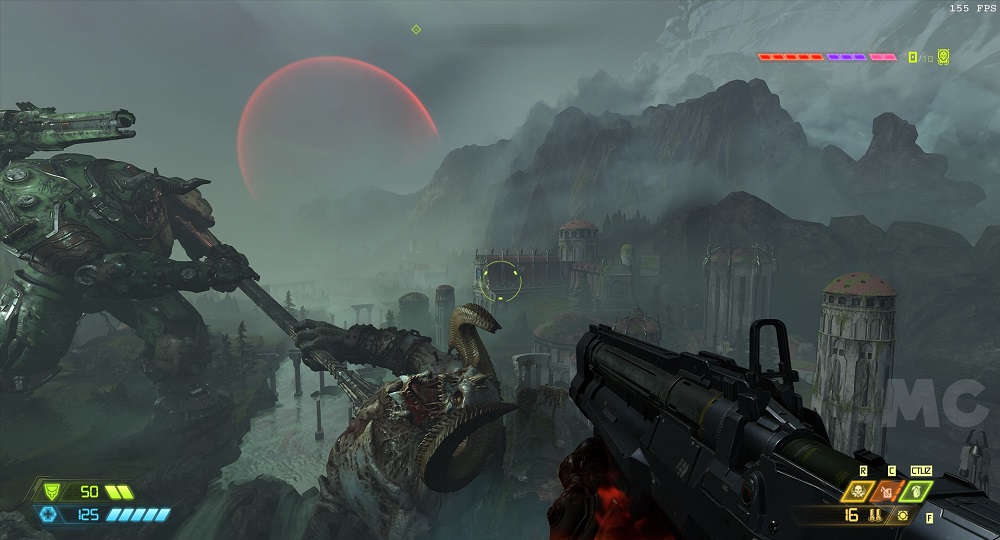Choose the green frag grenade icon
The width and height of the screenshot is (1000, 540).
coord(915,491)
